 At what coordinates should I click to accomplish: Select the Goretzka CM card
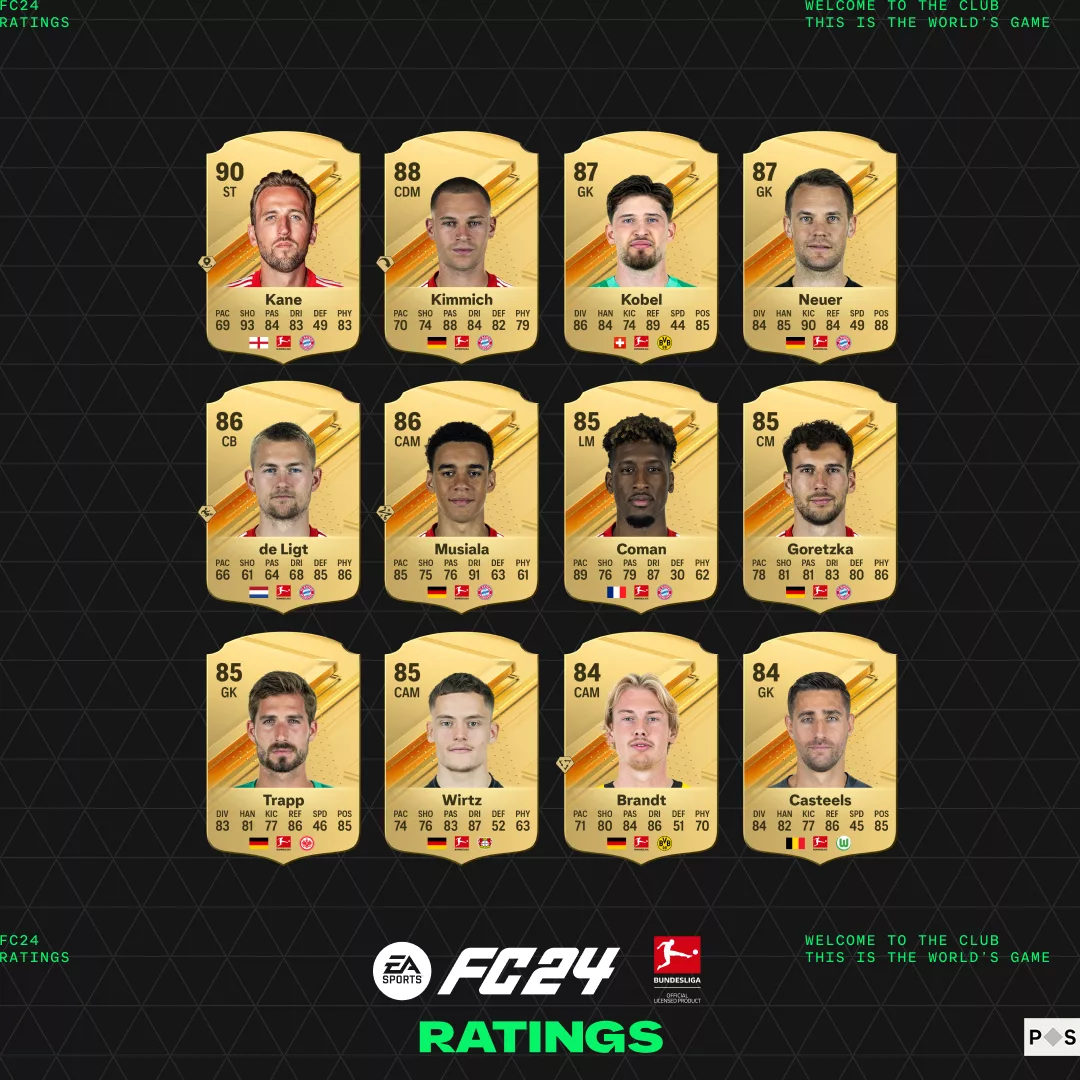tap(820, 495)
